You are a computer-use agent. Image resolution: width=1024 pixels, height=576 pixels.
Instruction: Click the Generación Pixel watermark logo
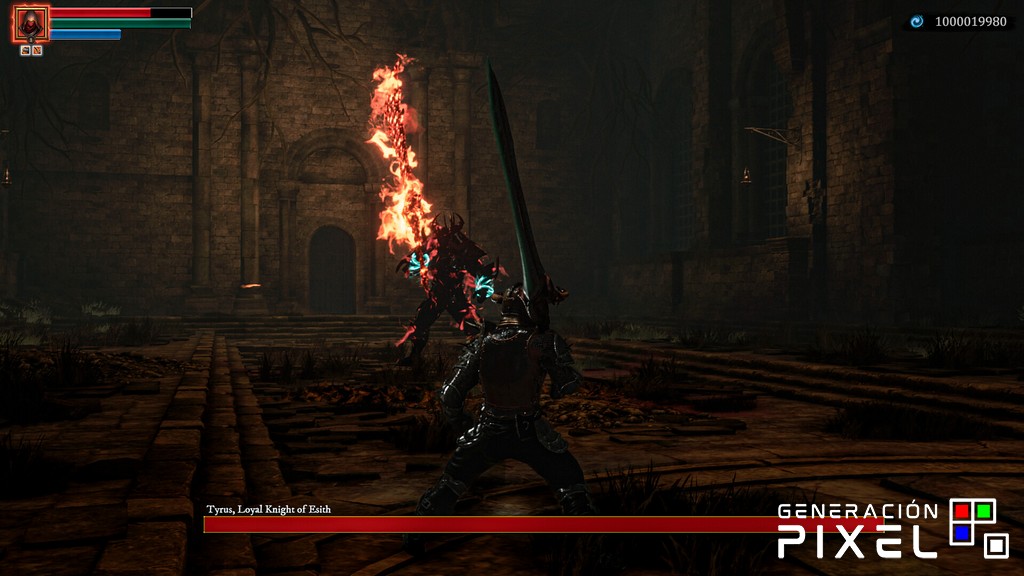892,528
